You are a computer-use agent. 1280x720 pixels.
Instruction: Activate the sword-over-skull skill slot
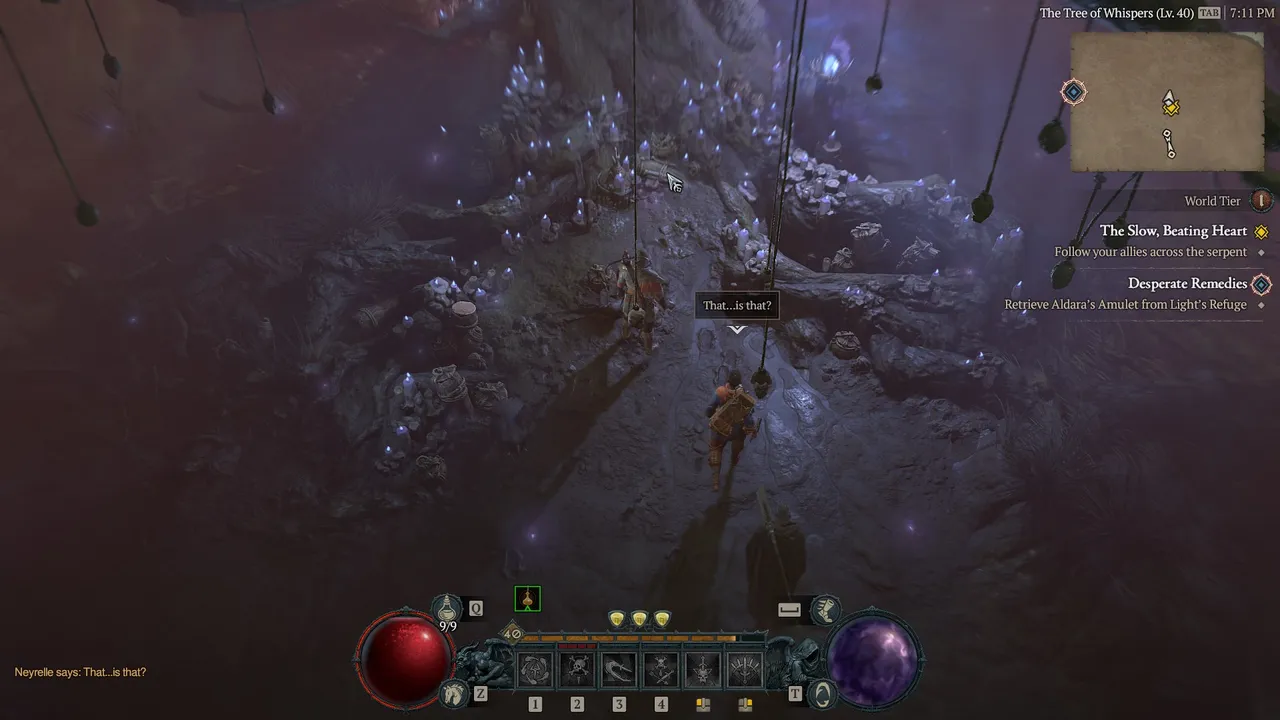(703, 669)
